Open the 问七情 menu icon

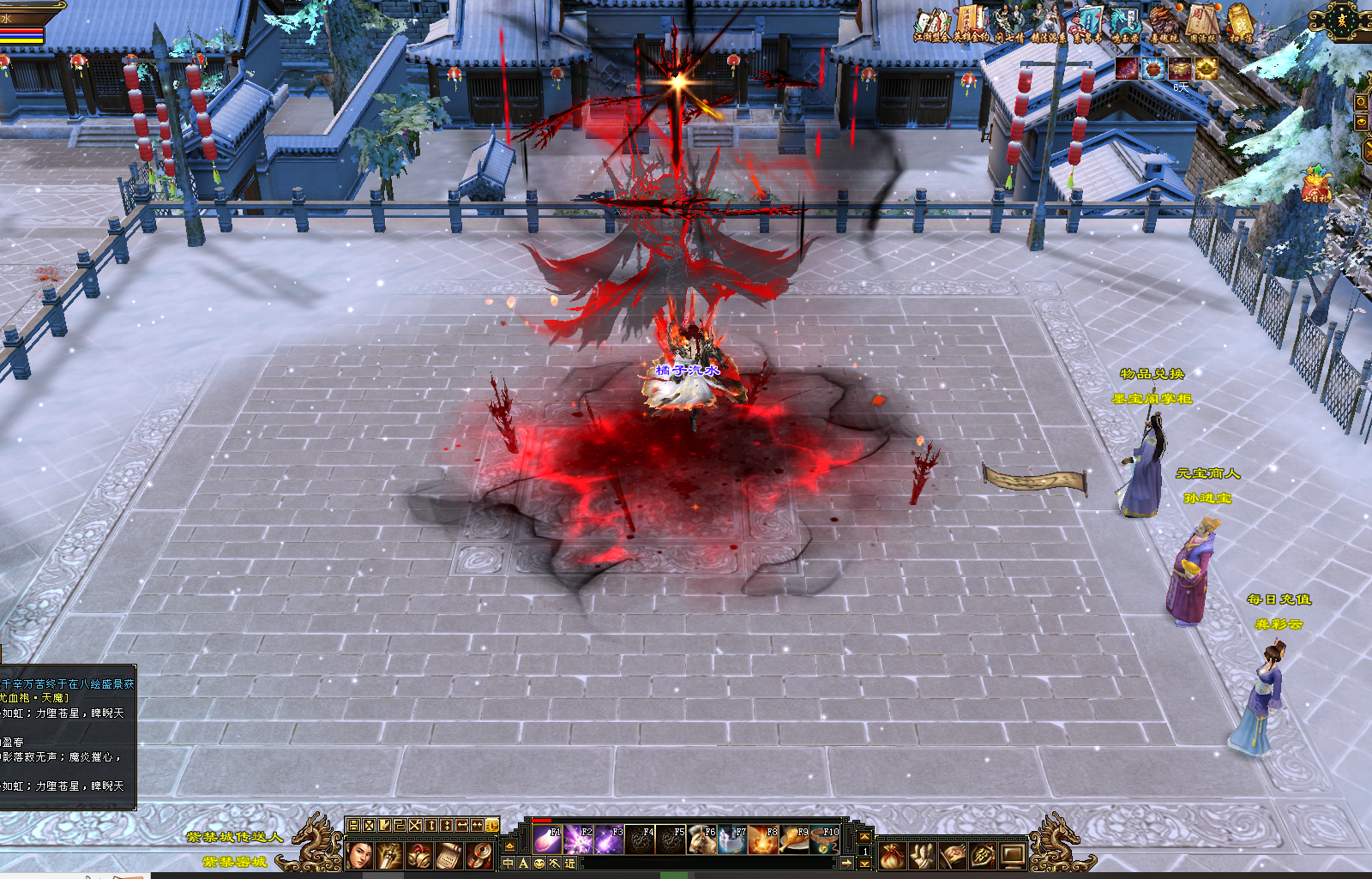coord(1009,21)
